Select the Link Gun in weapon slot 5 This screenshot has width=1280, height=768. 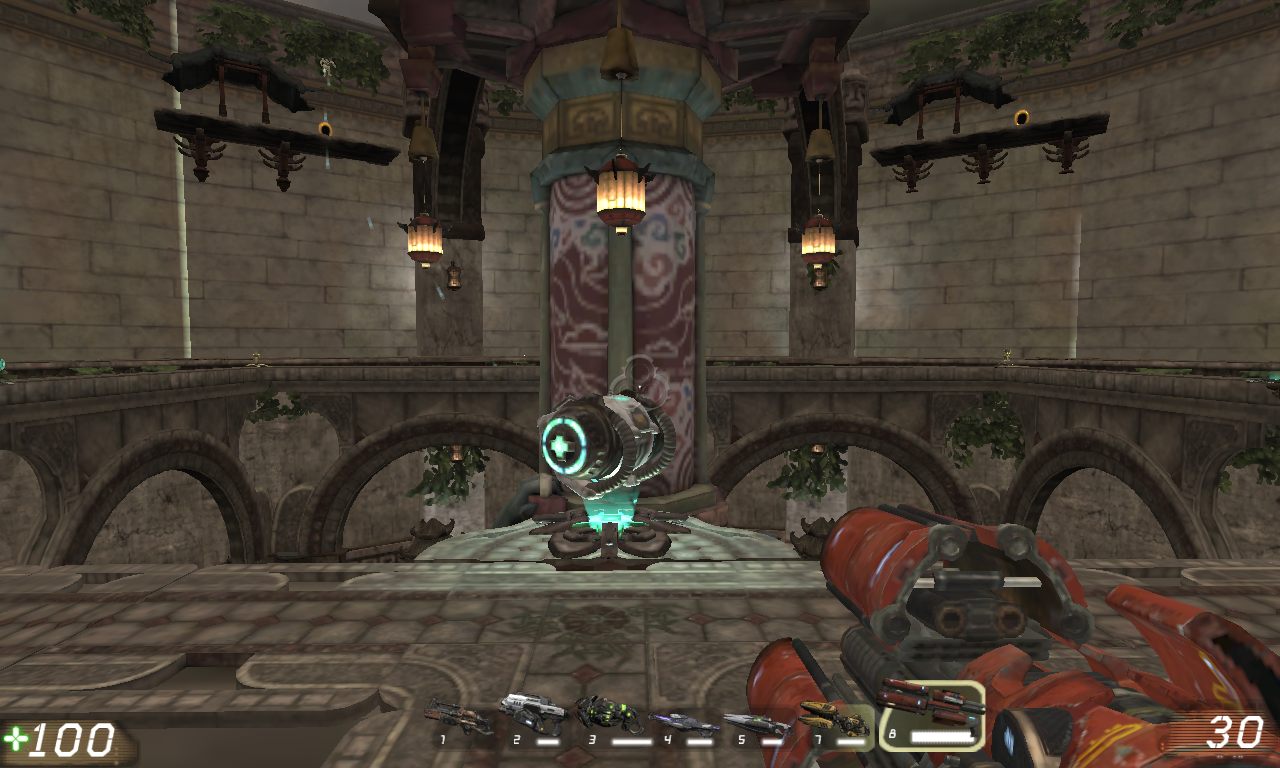(758, 722)
